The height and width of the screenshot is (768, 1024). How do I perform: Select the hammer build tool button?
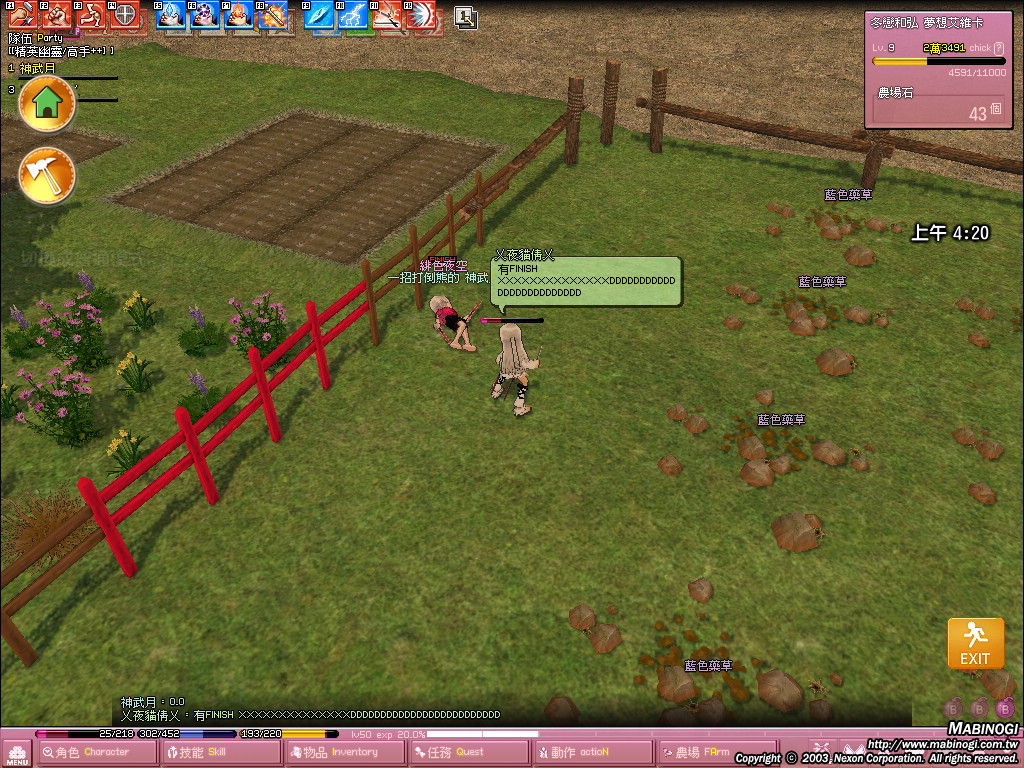tap(47, 175)
